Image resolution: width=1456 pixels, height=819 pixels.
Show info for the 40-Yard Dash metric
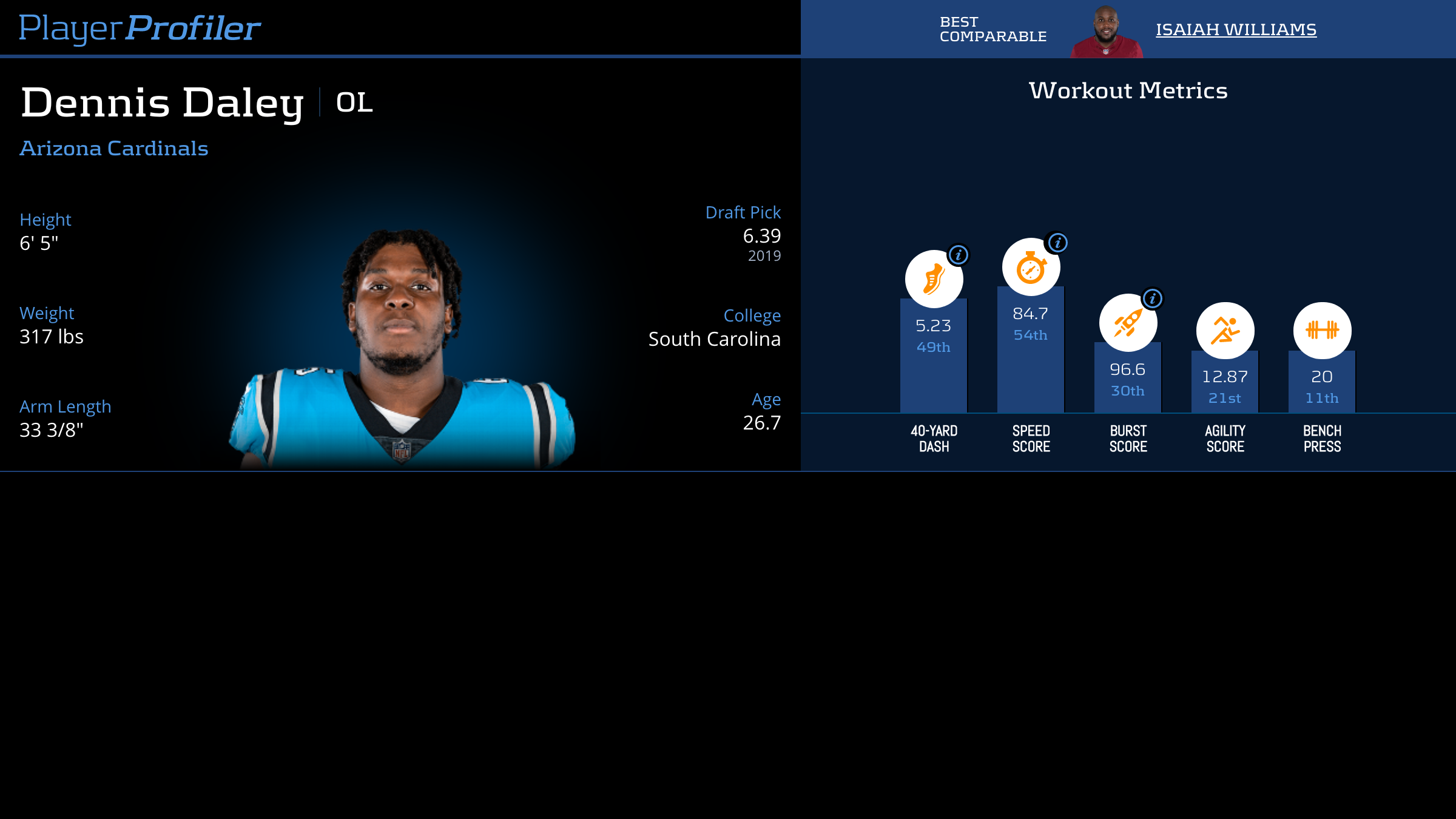[959, 255]
